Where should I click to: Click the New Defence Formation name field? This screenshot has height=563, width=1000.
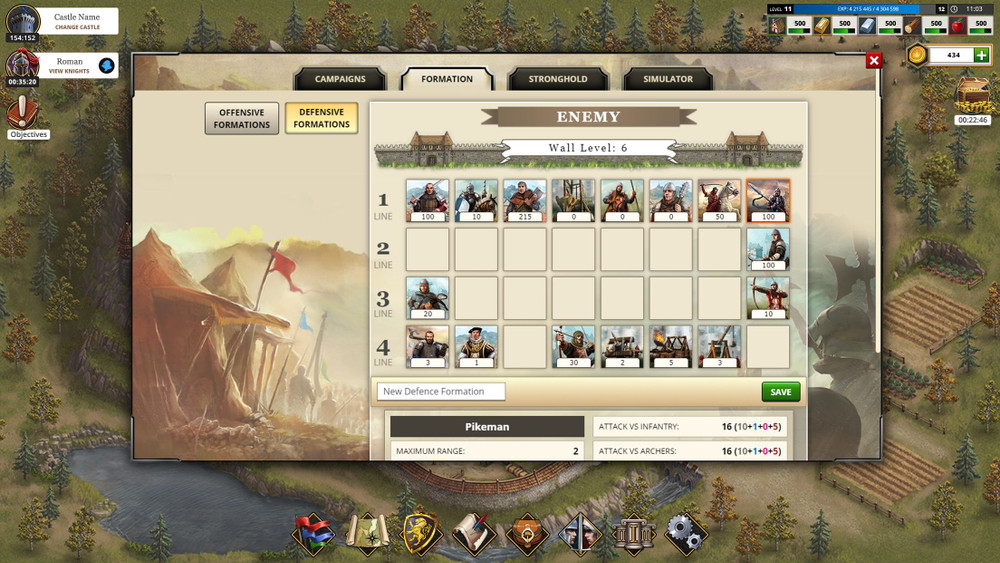441,392
